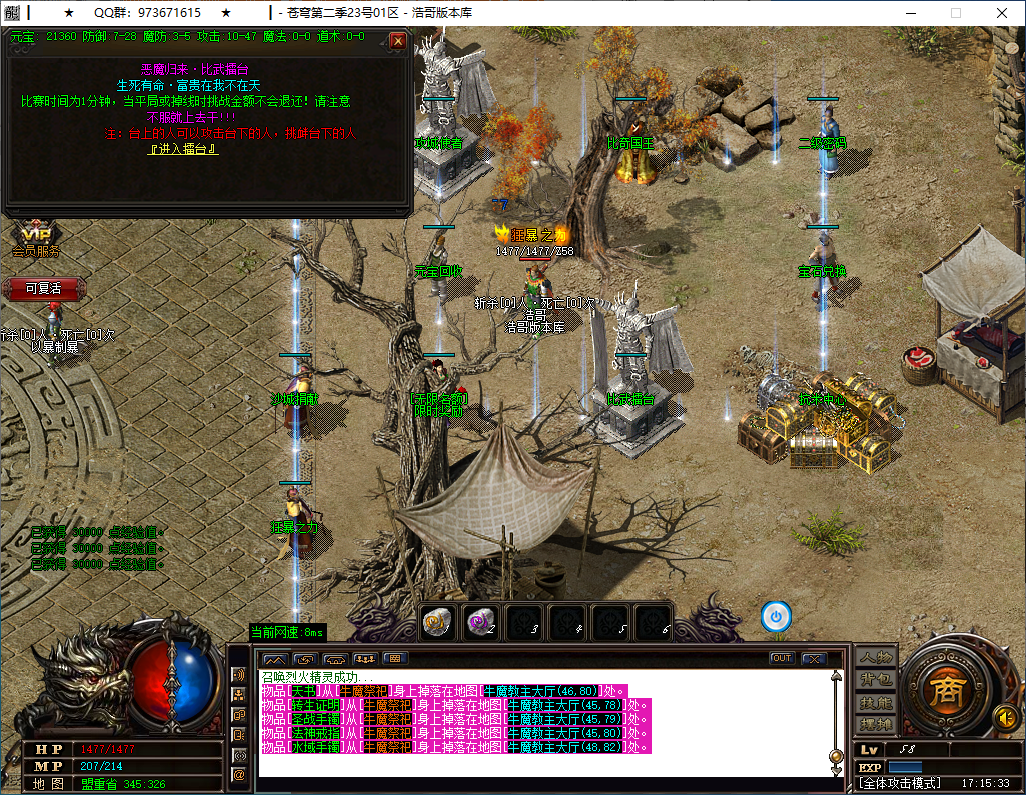Select the item in hotbar slot 1

[x=435, y=620]
